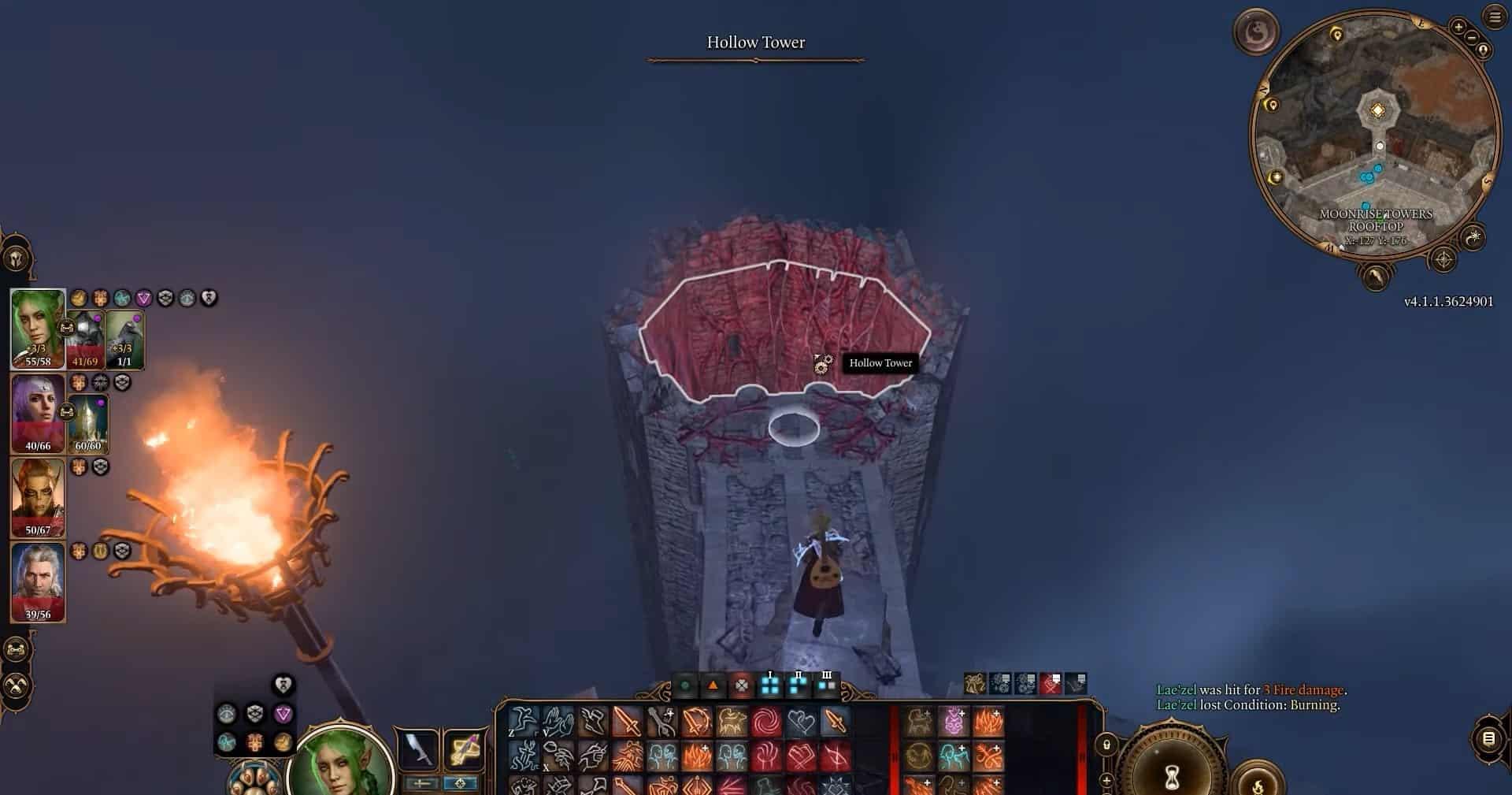Select the purple-haired companion portrait
The width and height of the screenshot is (1512, 795).
pyautogui.click(x=37, y=412)
